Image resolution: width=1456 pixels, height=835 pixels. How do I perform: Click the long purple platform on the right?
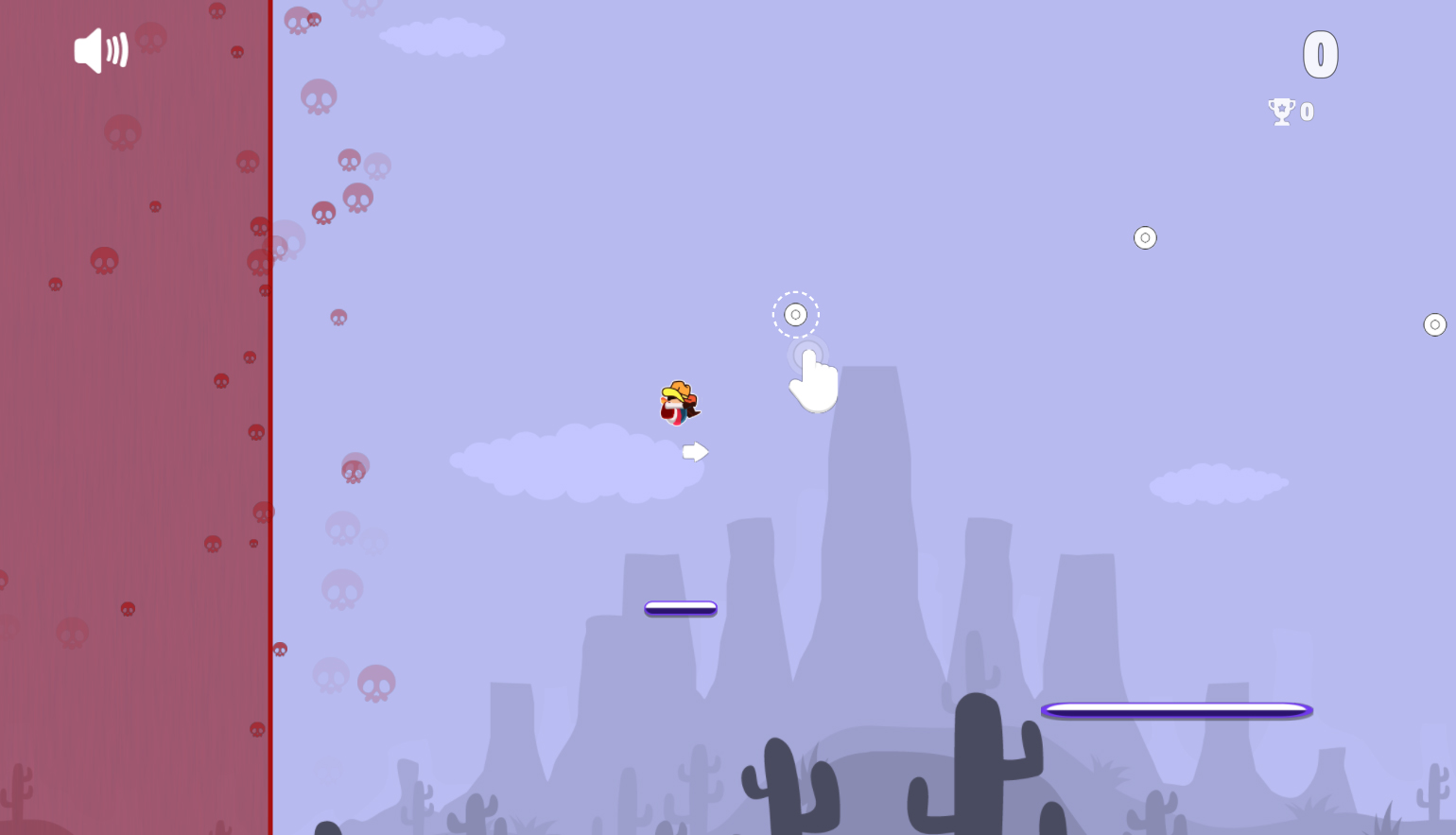tap(1176, 708)
